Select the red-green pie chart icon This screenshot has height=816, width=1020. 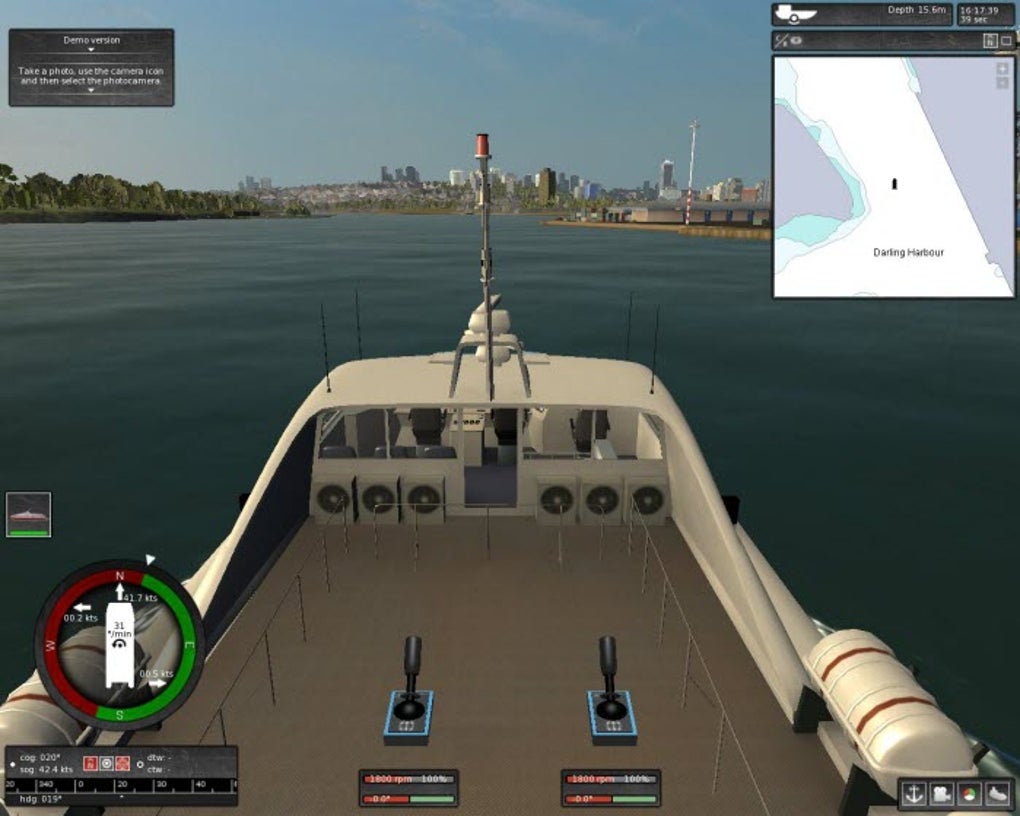[x=968, y=794]
